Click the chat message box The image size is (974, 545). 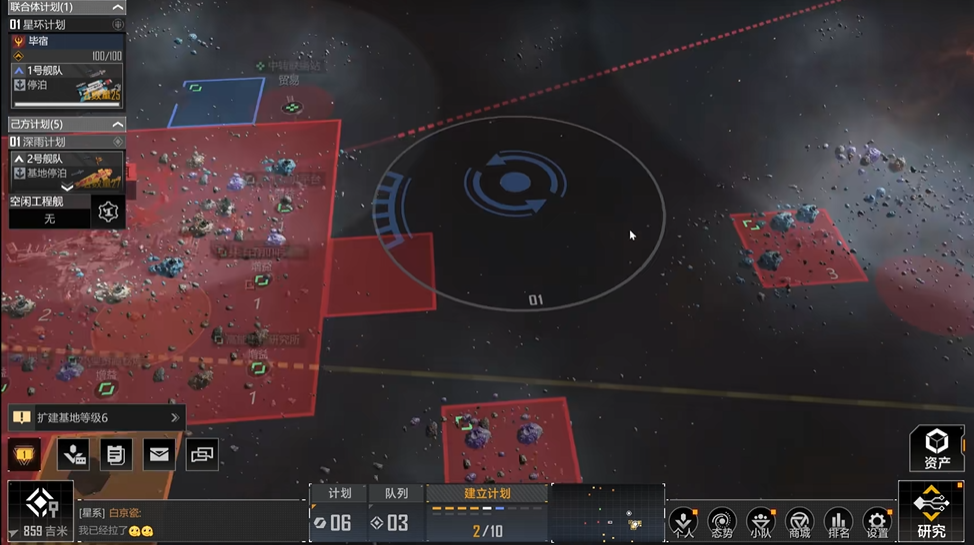pyautogui.click(x=190, y=521)
